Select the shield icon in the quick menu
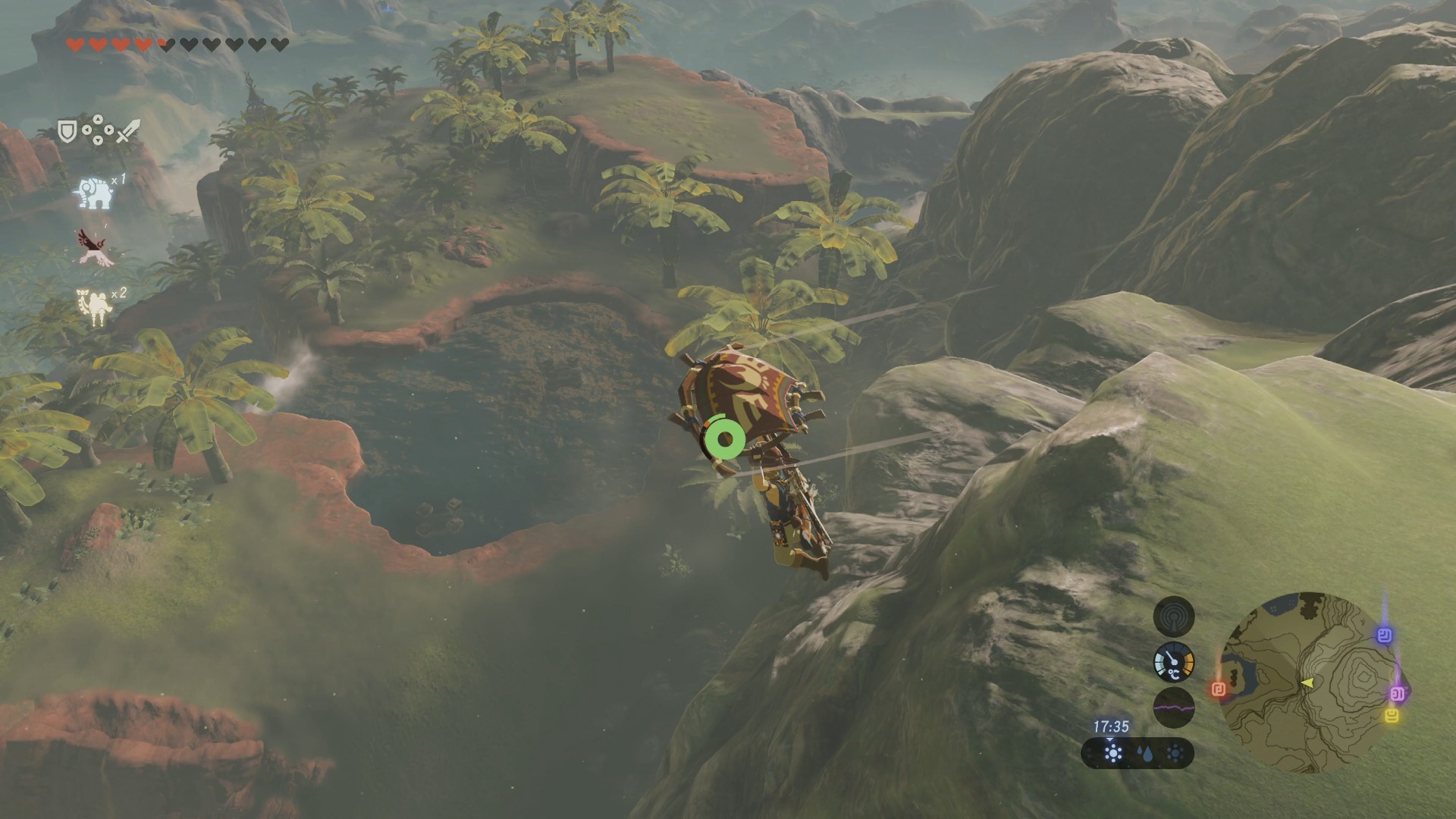The image size is (1456, 819). pyautogui.click(x=67, y=132)
